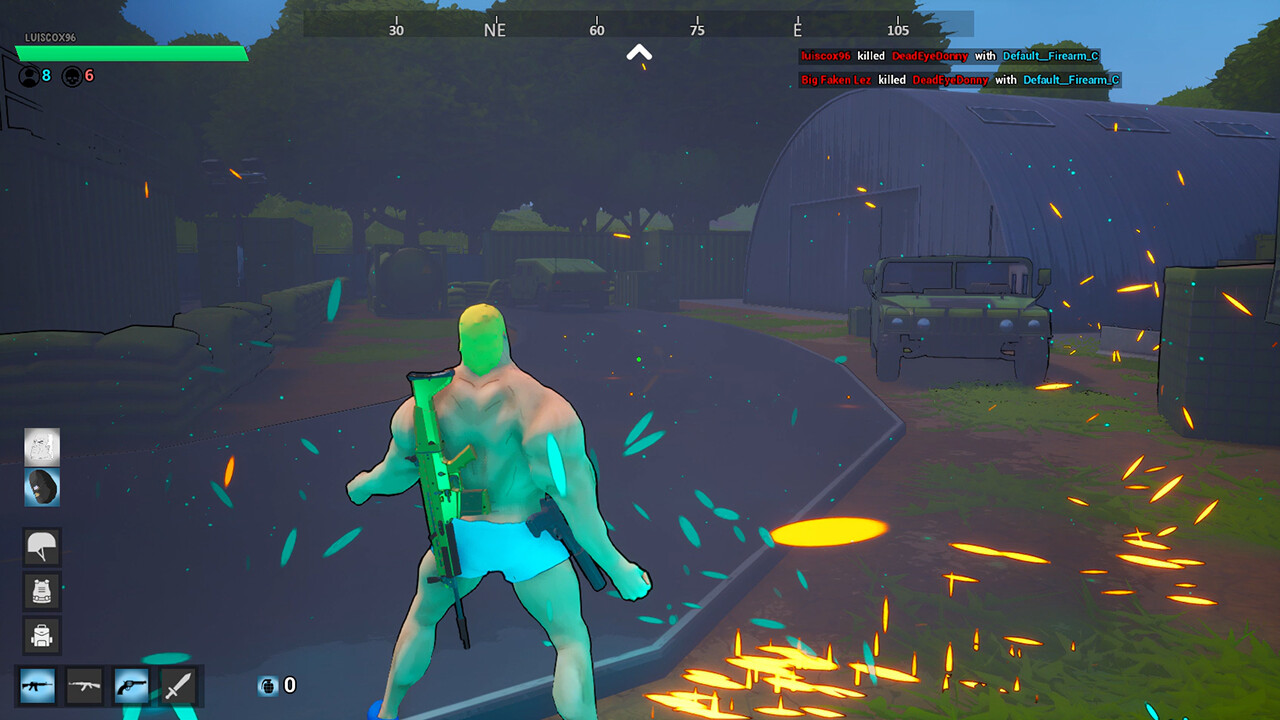
Task: Select the knife melee slot
Action: click(176, 687)
